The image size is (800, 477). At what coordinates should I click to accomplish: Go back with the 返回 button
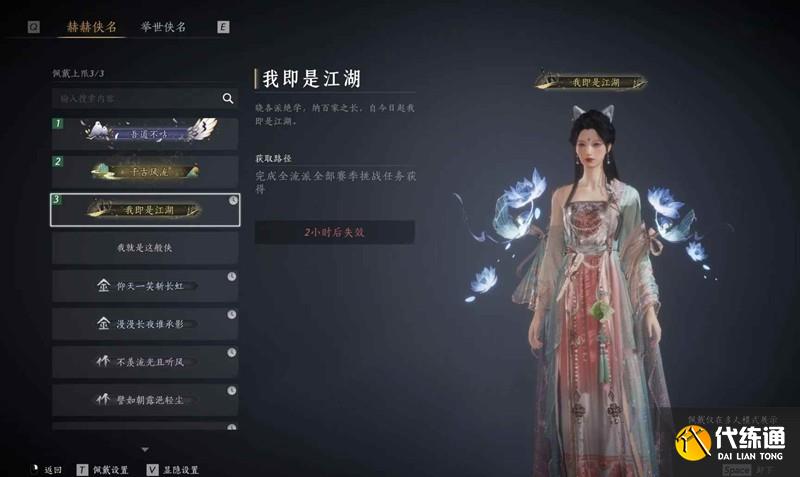coord(49,469)
